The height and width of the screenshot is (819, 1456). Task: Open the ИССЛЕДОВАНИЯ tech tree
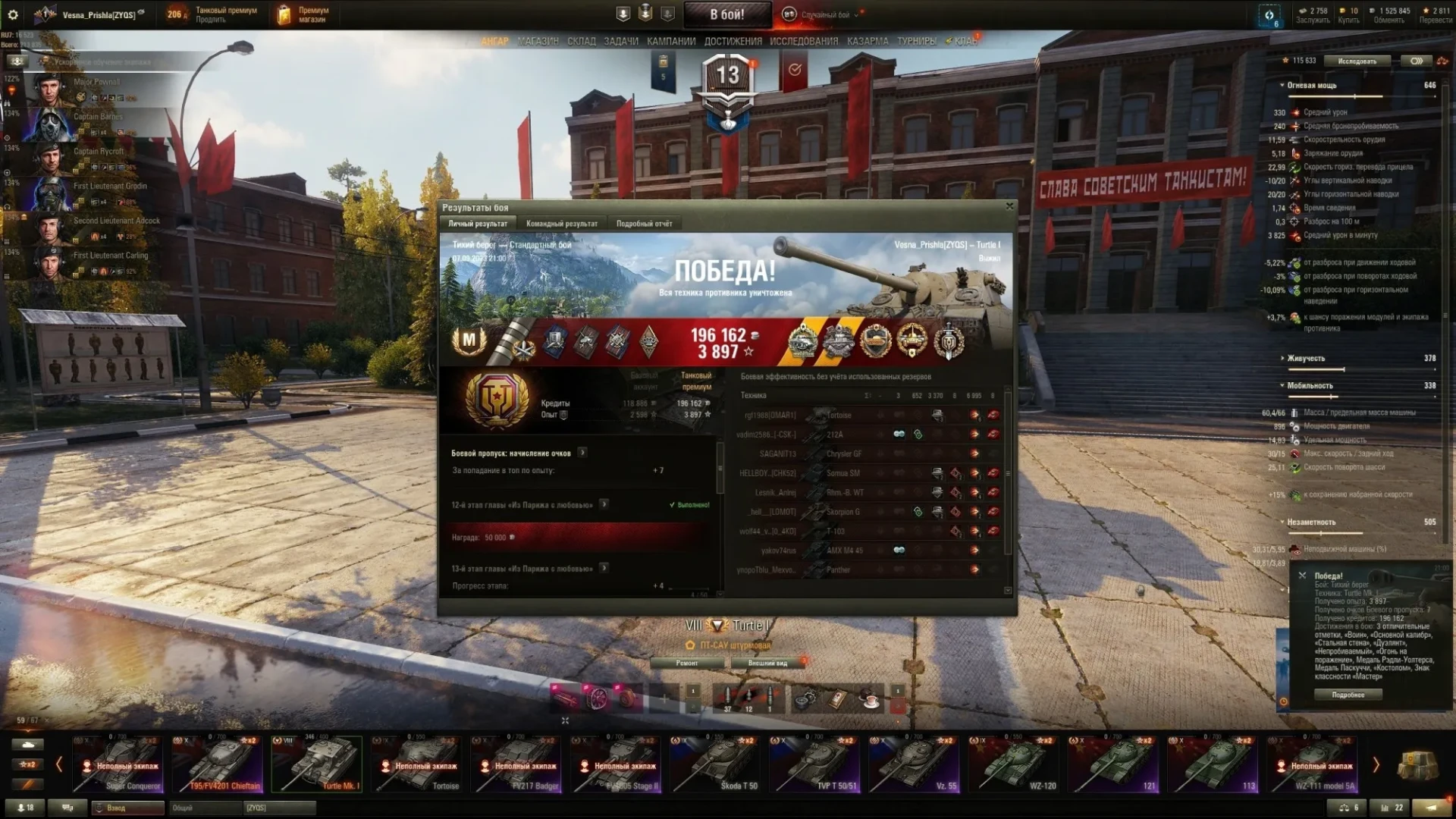[x=804, y=41]
